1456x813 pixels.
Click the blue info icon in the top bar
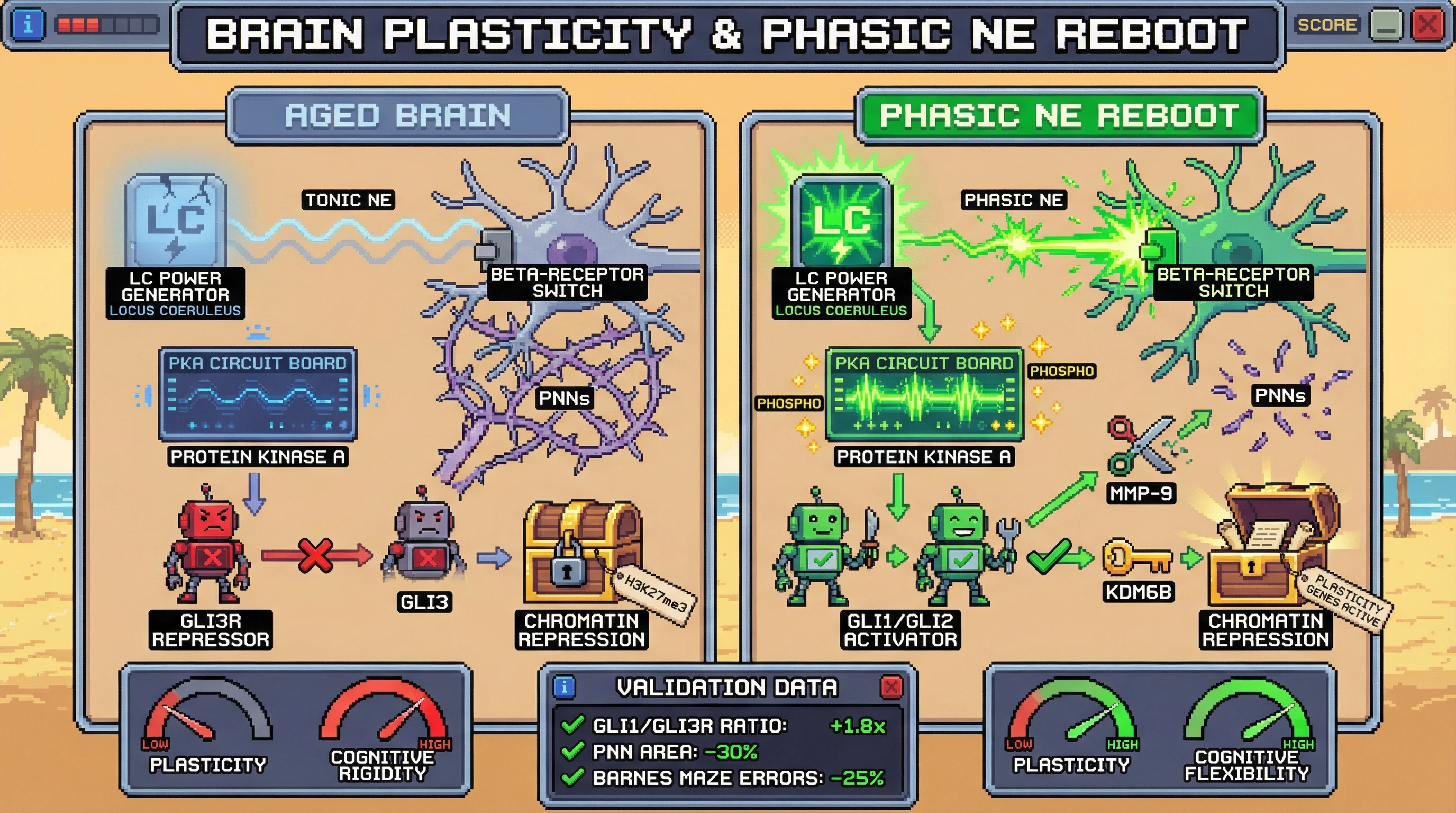tap(28, 25)
